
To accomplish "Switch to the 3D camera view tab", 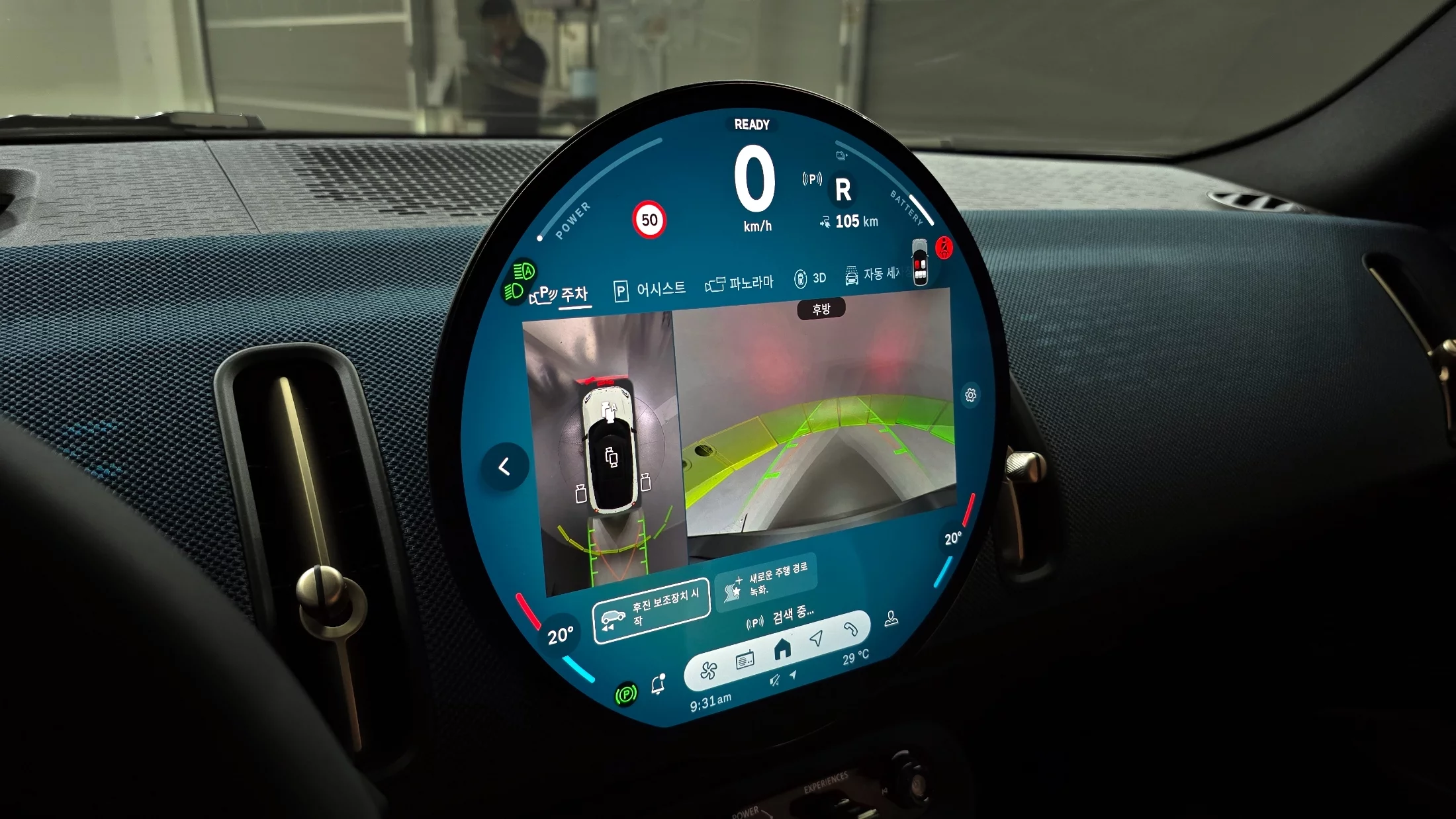I will tap(811, 279).
